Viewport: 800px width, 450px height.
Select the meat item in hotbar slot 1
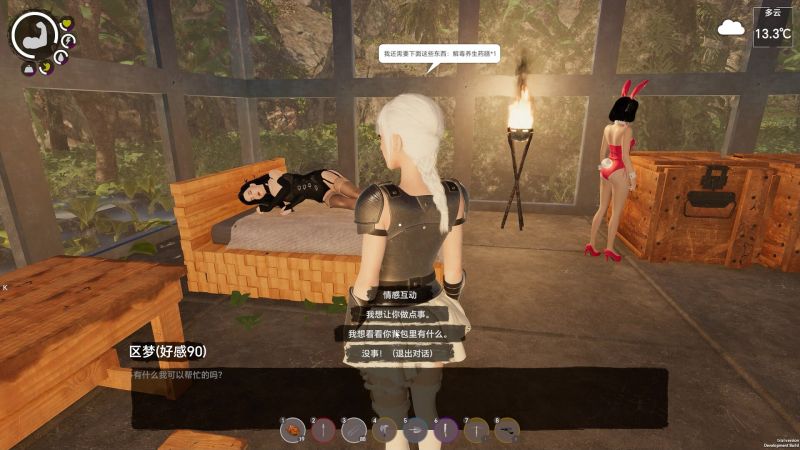point(292,431)
